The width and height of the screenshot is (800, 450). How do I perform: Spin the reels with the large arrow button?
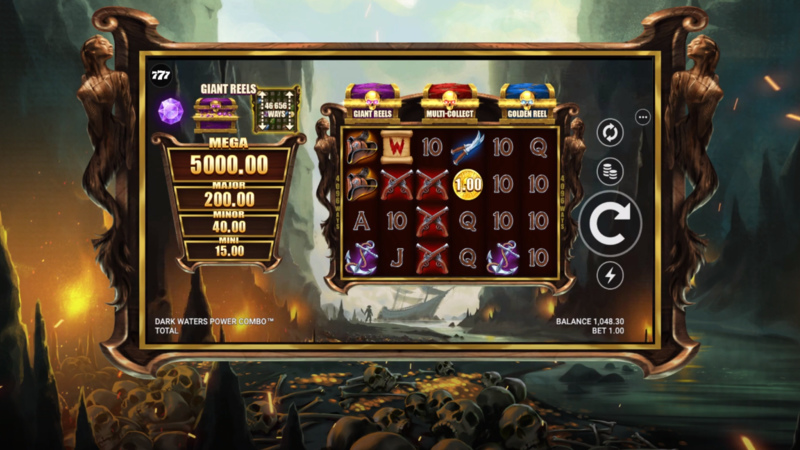click(610, 224)
